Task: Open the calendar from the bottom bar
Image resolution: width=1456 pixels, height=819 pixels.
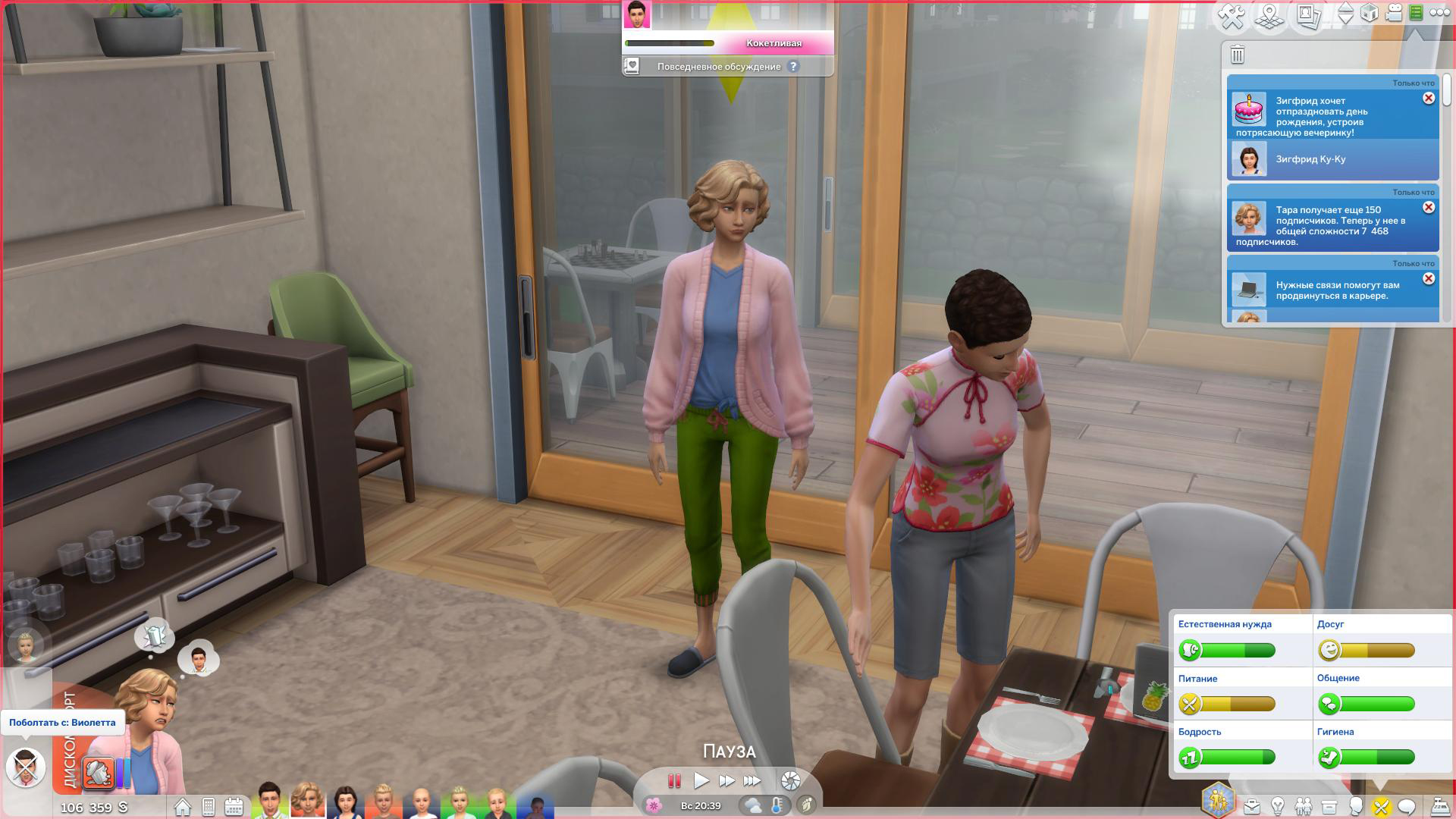Action: pyautogui.click(x=234, y=806)
